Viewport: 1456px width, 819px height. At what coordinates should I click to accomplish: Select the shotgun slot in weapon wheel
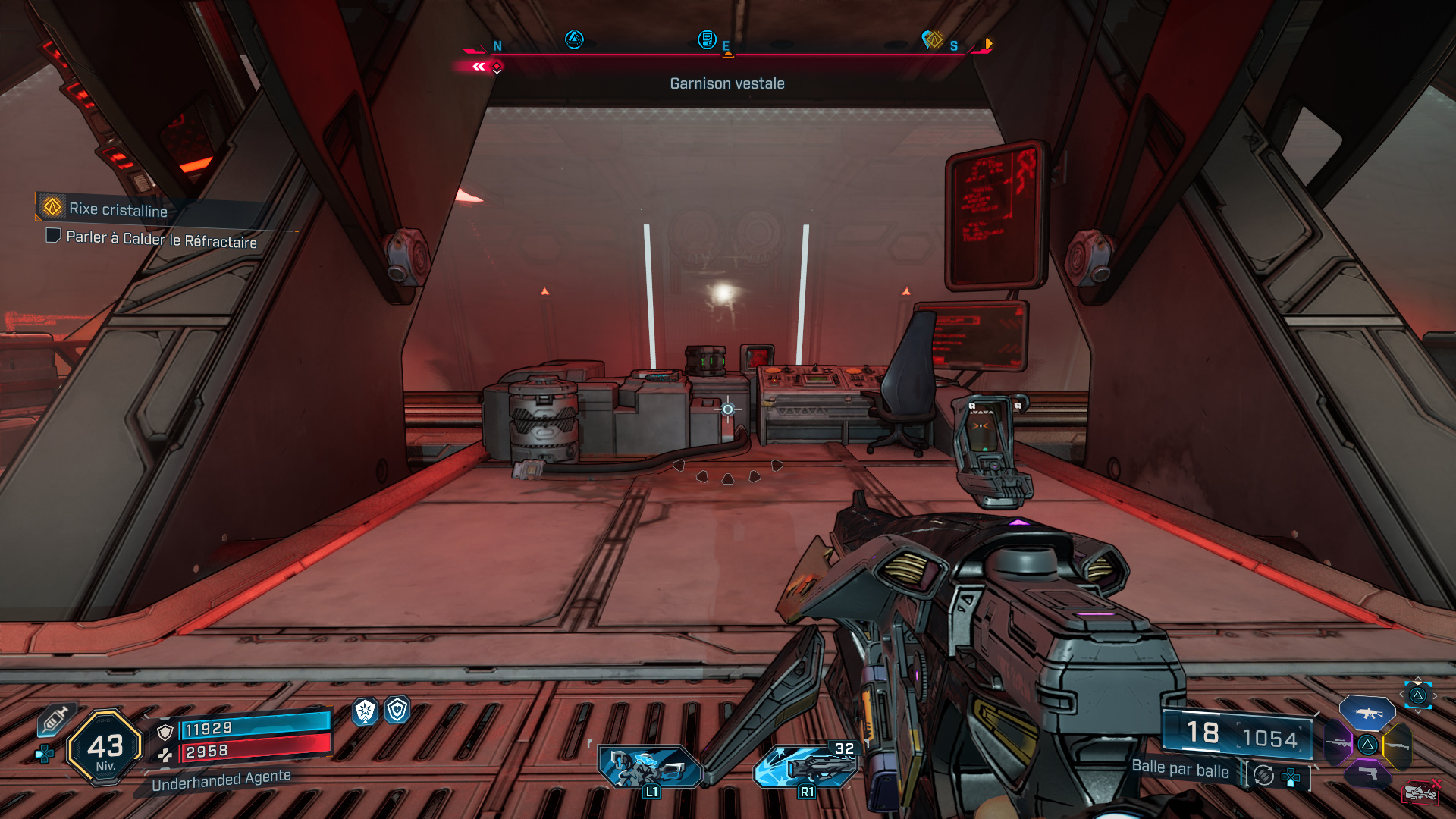pos(1398,745)
